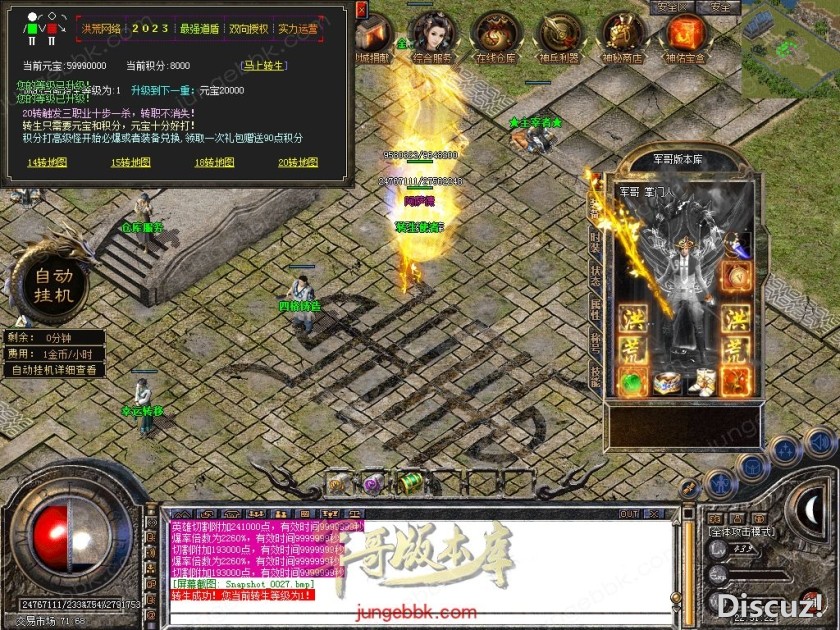Viewport: 840px width, 630px height.
Task: Open the 18转地图 map link
Action: 214,162
